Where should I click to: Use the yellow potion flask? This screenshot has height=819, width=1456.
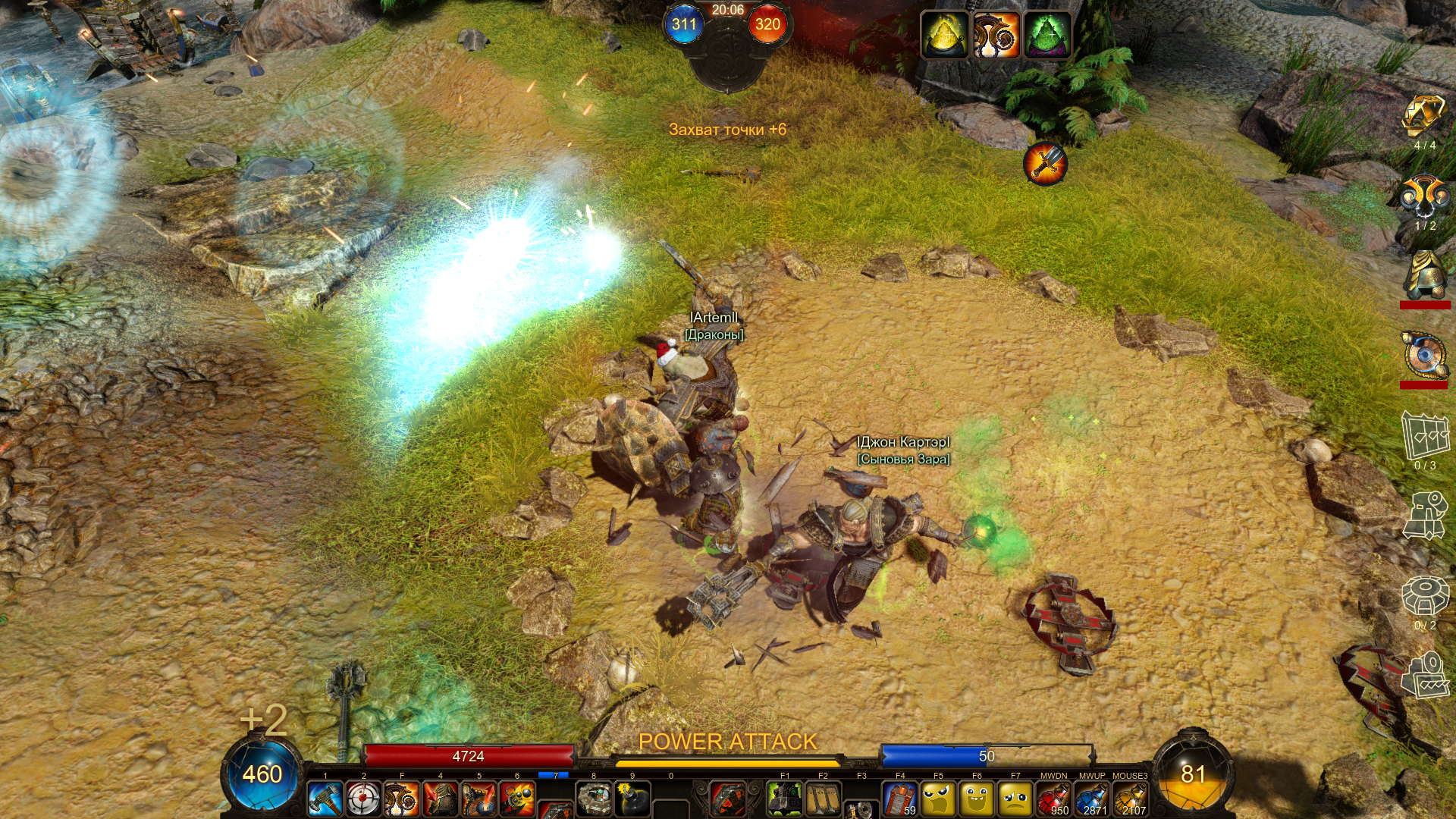pos(1130,799)
